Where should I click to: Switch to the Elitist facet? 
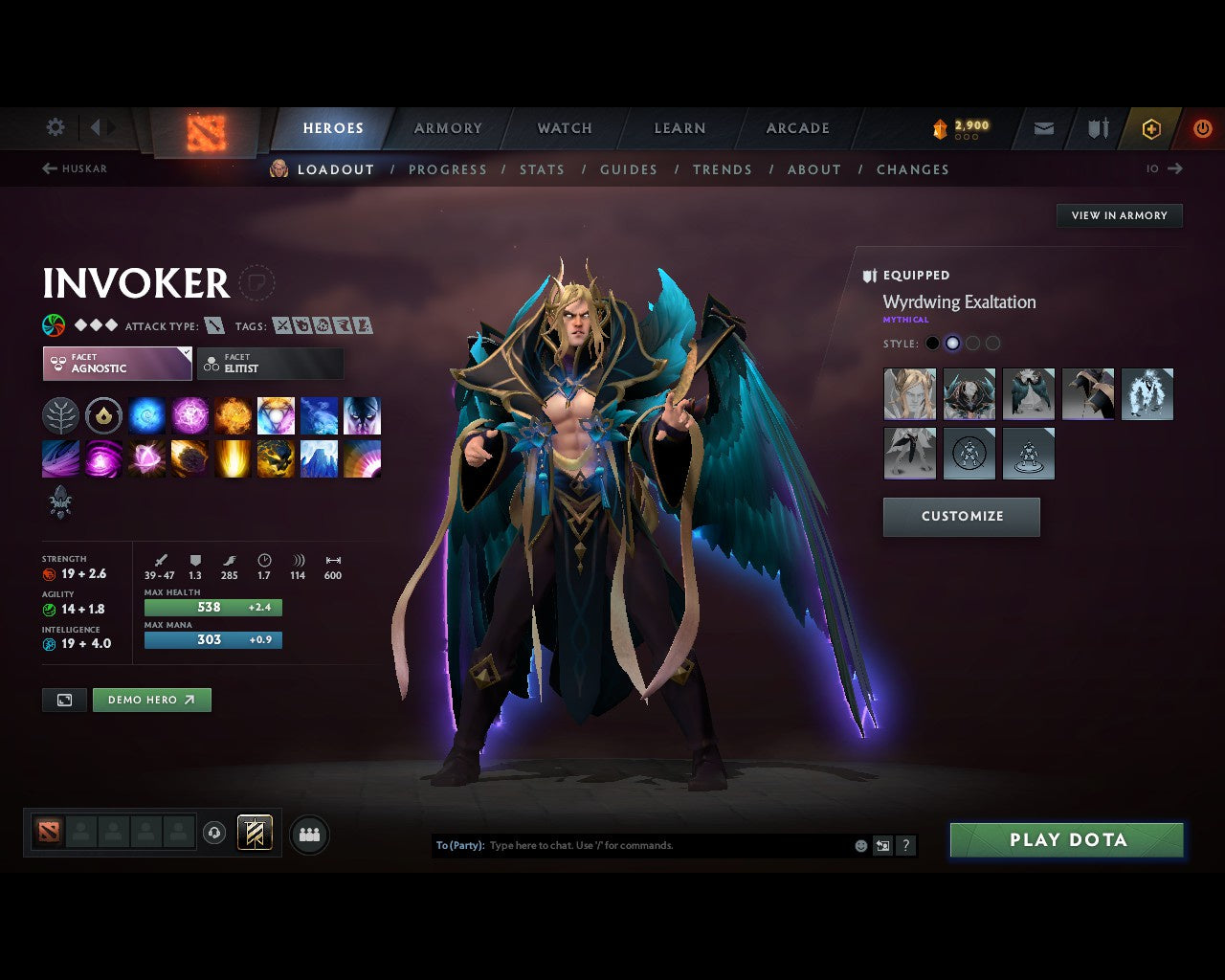pos(270,364)
